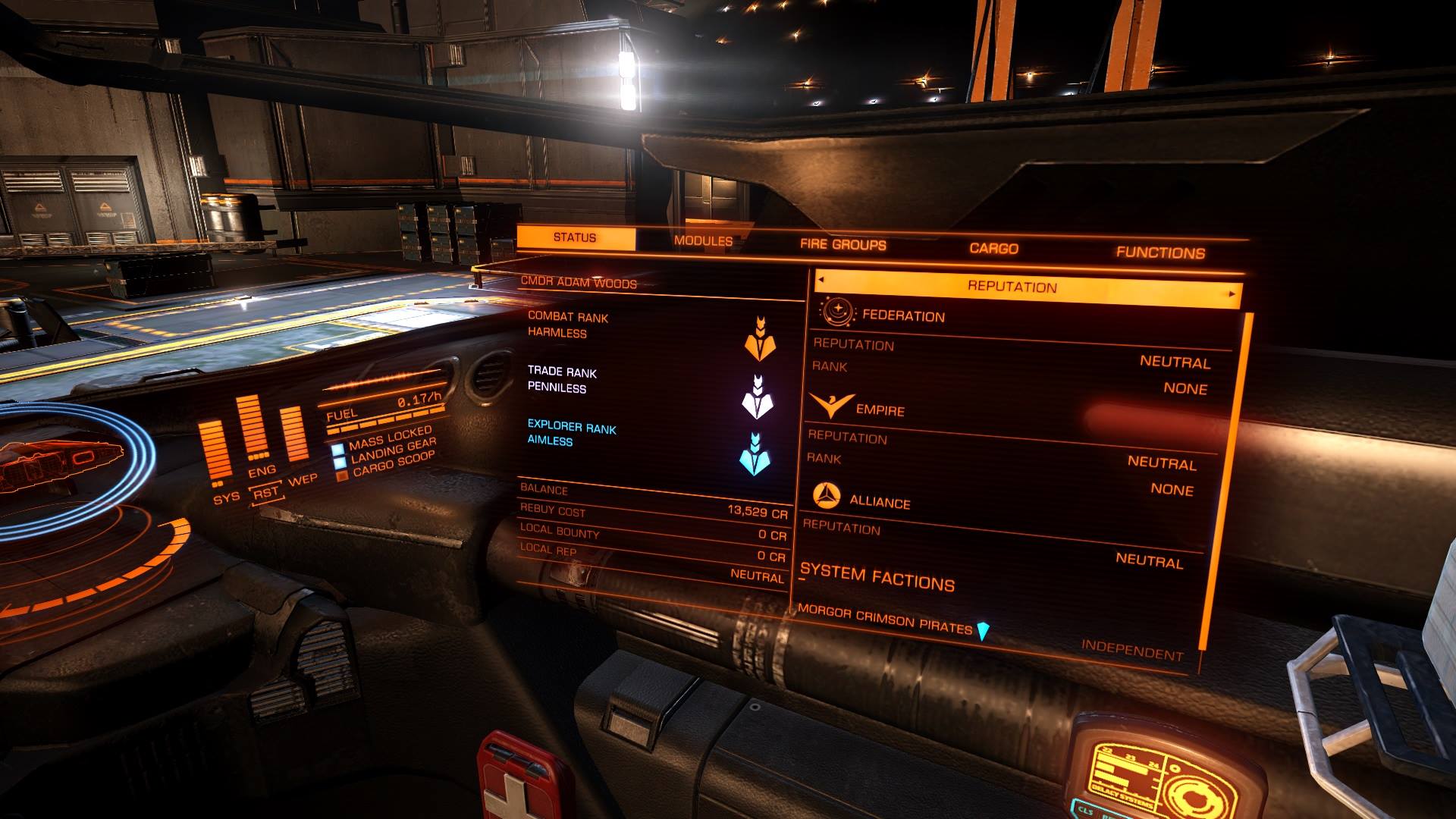Choose the Explorer Rank Aimless entry
Screen dimensions: 1456x819
[x=571, y=435]
